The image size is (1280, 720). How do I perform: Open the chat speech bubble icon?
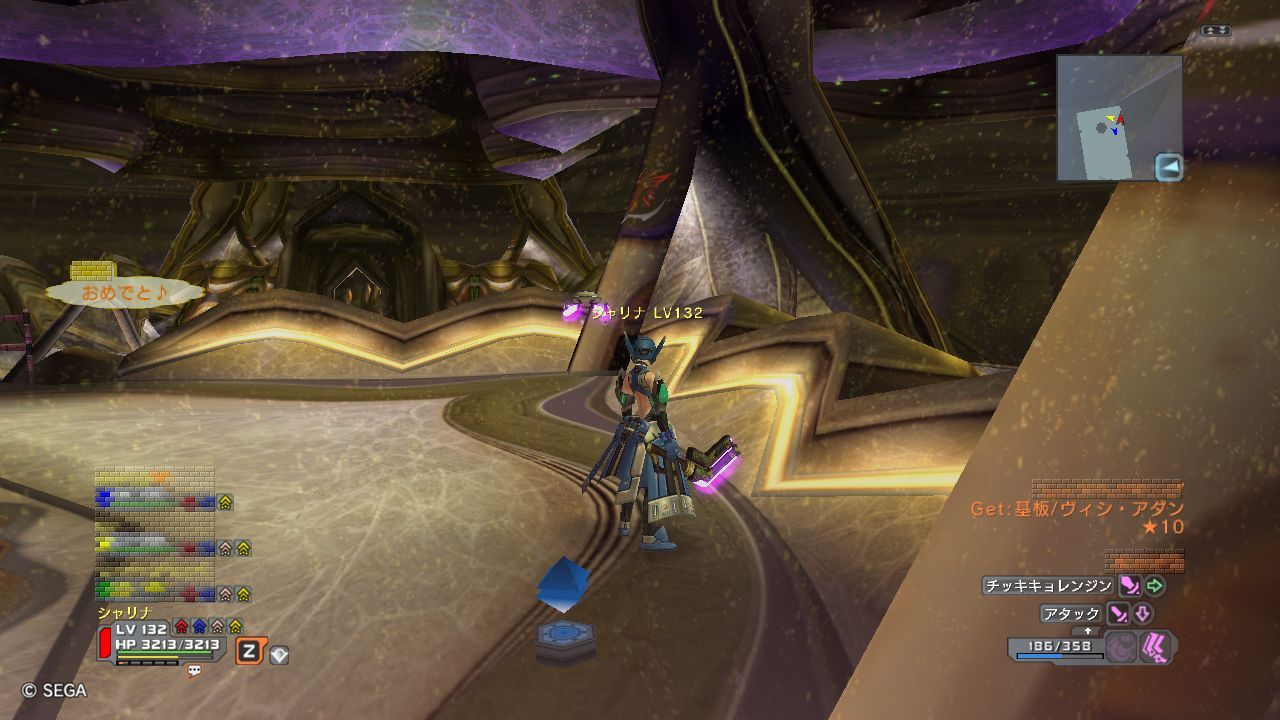click(x=194, y=671)
